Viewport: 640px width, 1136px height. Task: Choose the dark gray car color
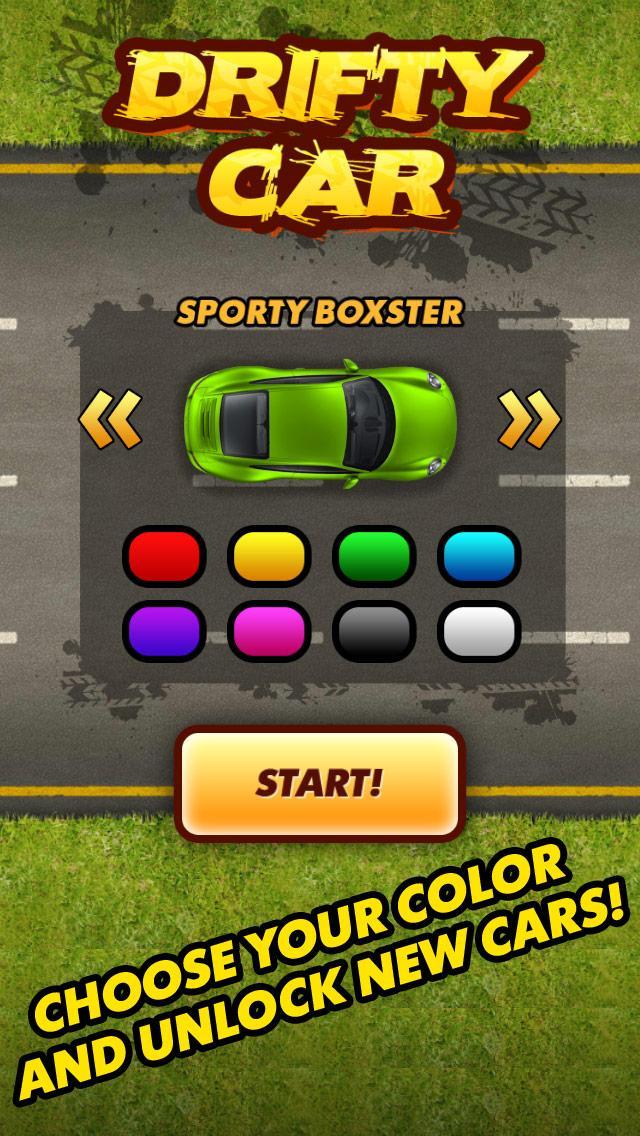(x=374, y=631)
